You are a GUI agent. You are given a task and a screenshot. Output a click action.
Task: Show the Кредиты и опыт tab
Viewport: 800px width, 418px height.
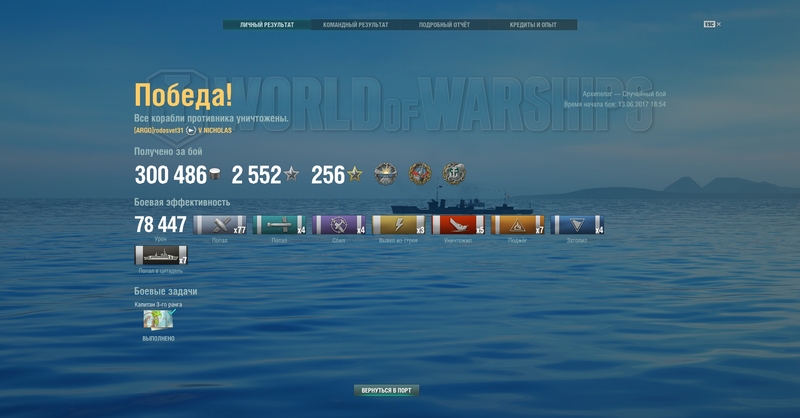pos(533,25)
